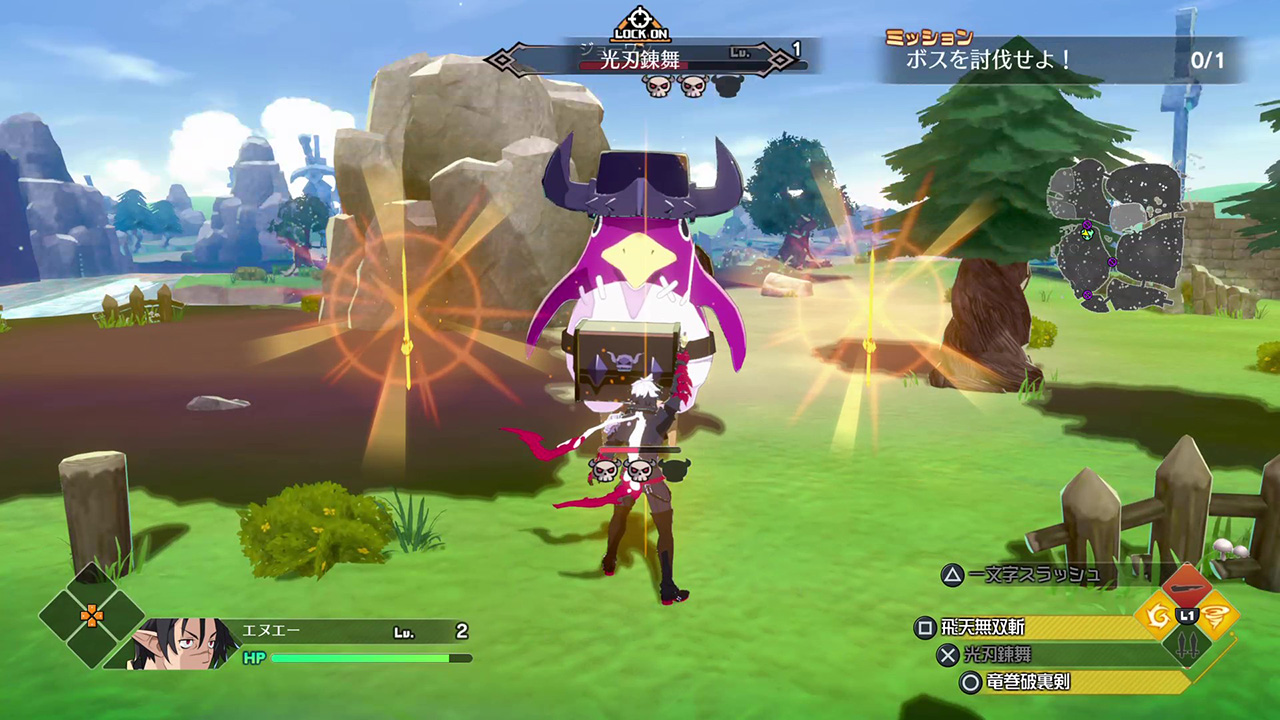Screen dimensions: 1280x720
Task: Toggle the LOCK ON crosshair icon
Action: (640, 24)
